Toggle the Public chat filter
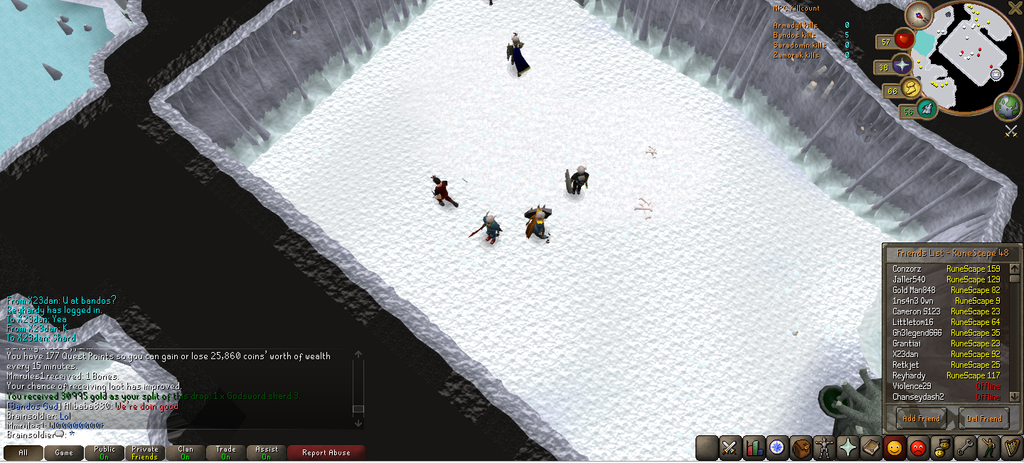 [x=104, y=452]
